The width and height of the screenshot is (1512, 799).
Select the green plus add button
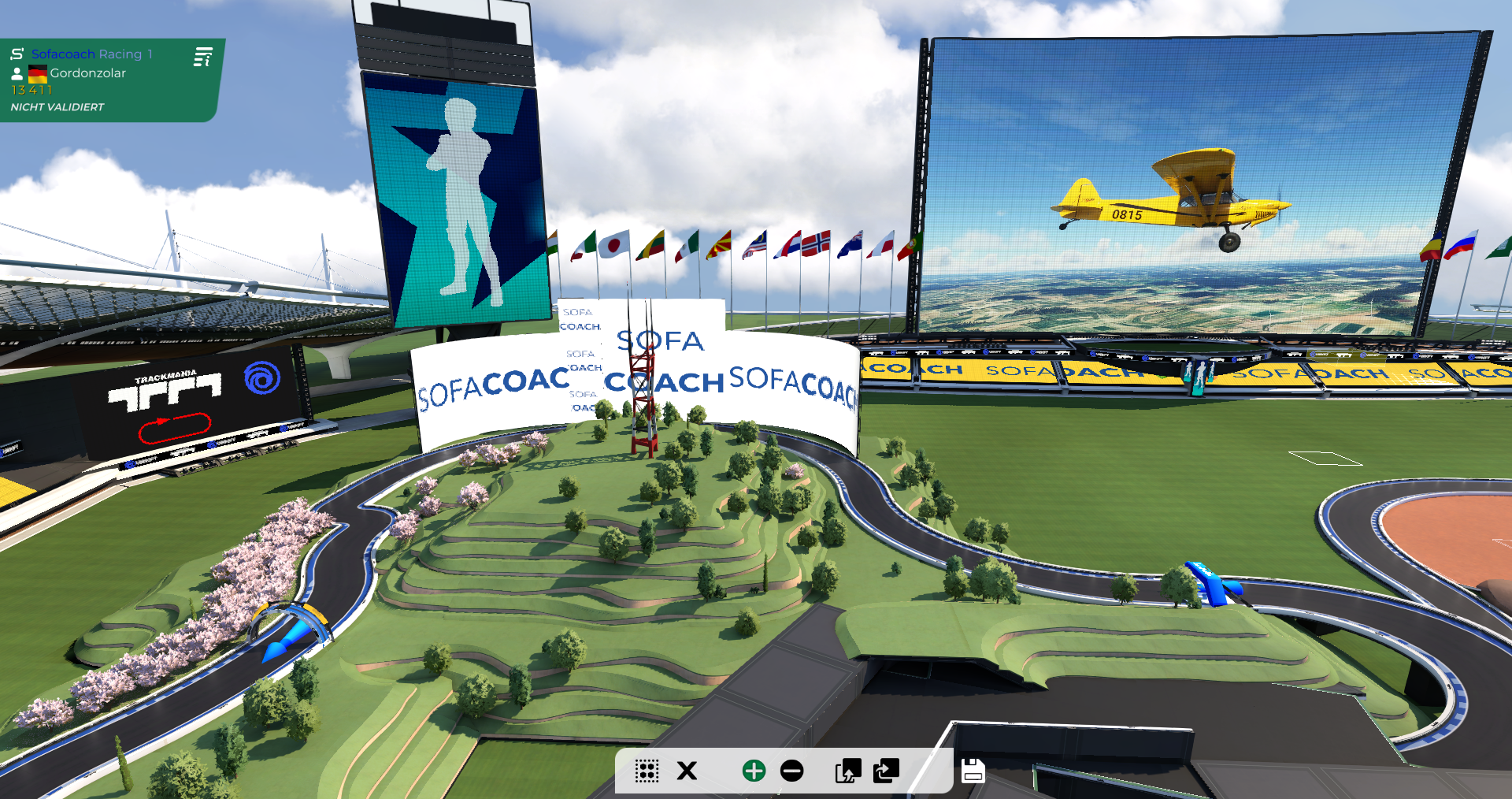[x=754, y=771]
